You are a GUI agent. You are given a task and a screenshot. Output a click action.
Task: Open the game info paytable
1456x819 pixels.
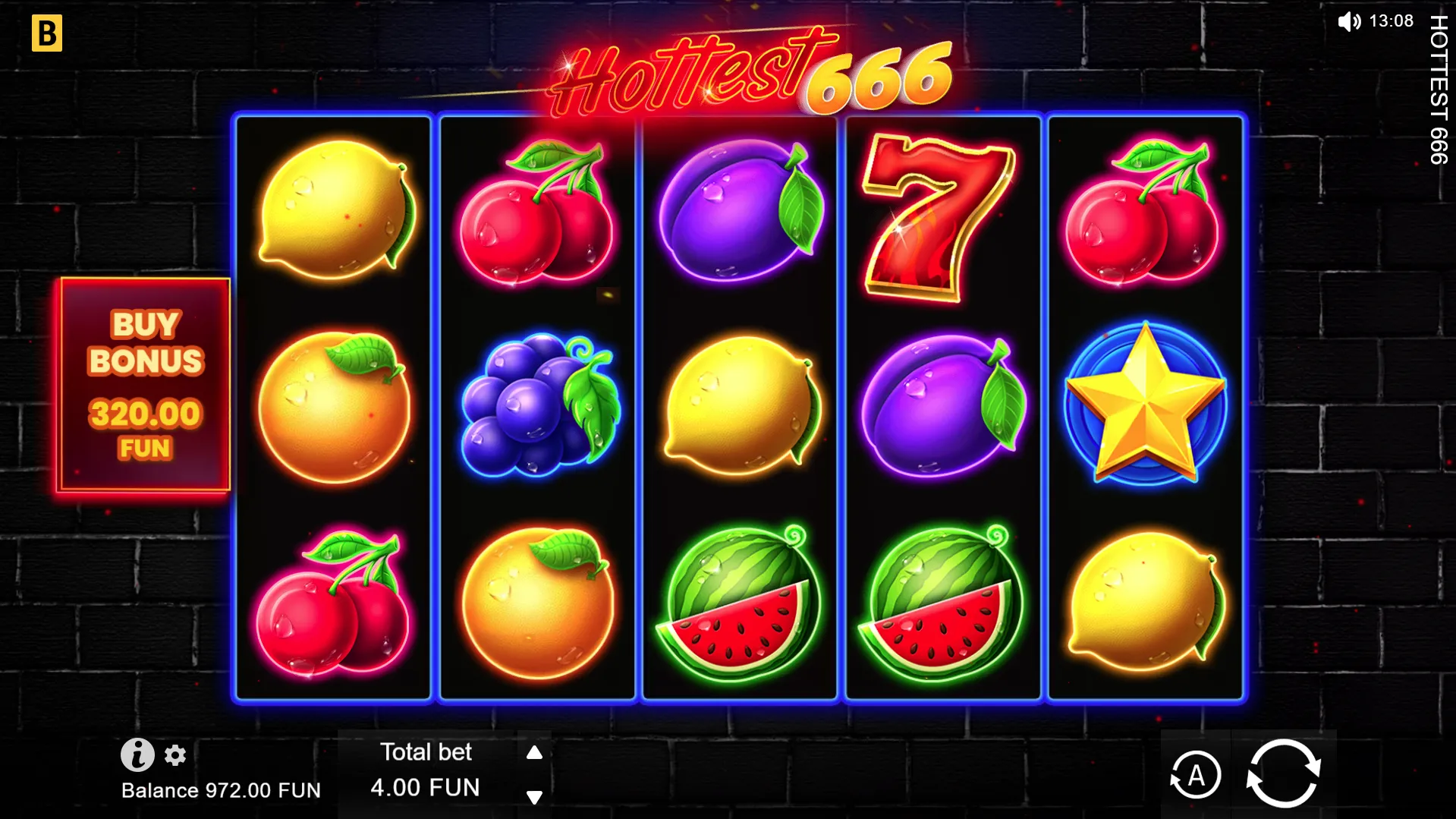point(137,754)
